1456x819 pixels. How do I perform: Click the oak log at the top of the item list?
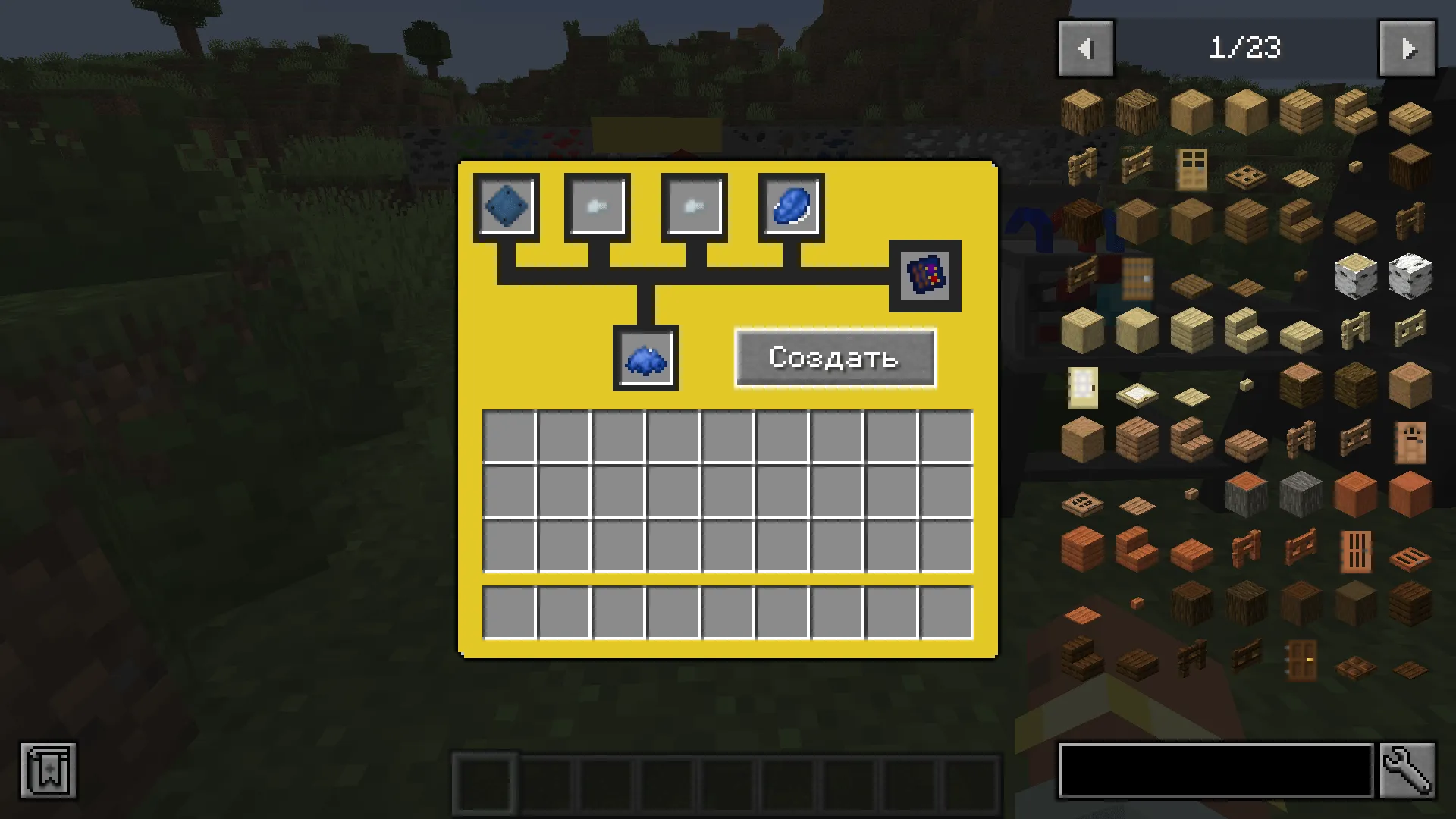coord(1082,112)
